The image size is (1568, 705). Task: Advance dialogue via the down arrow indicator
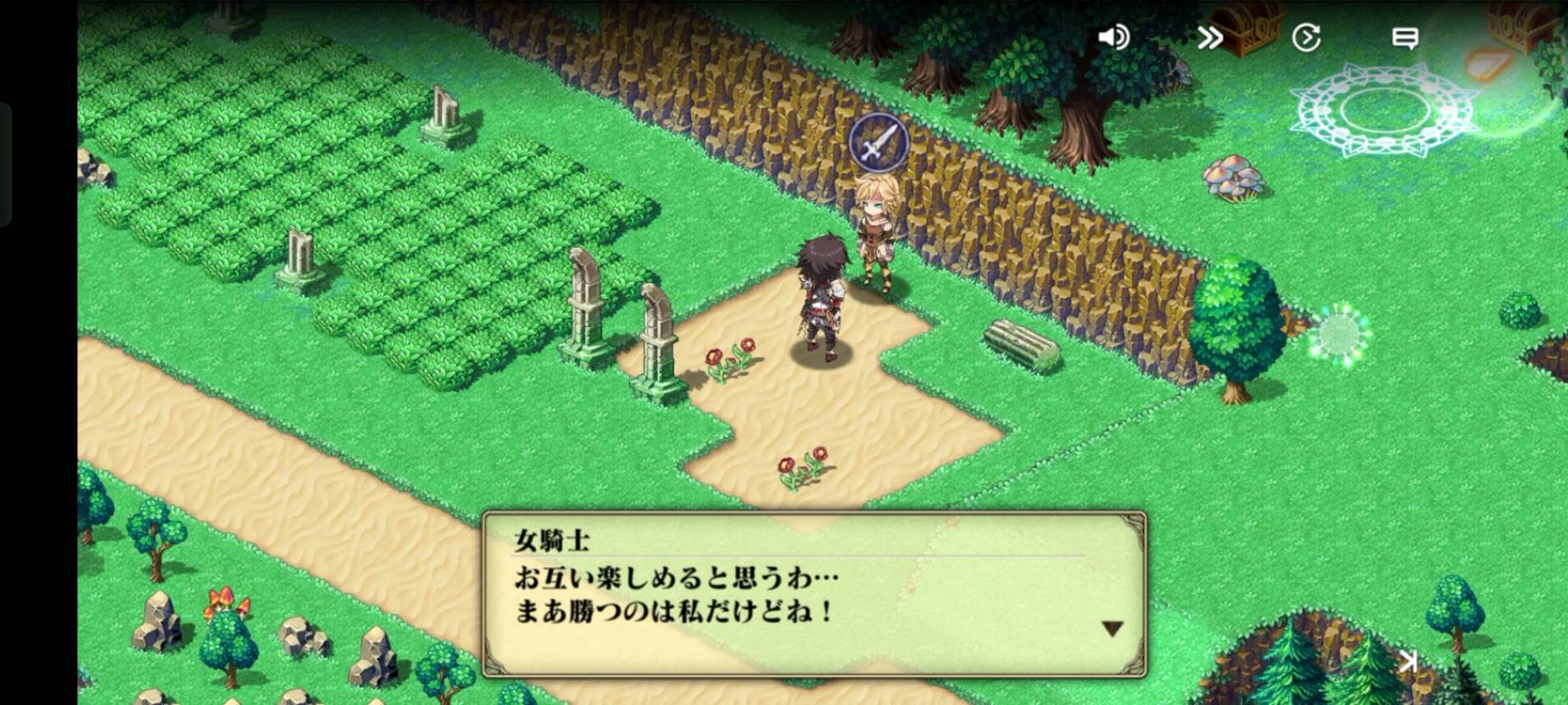point(1112,629)
